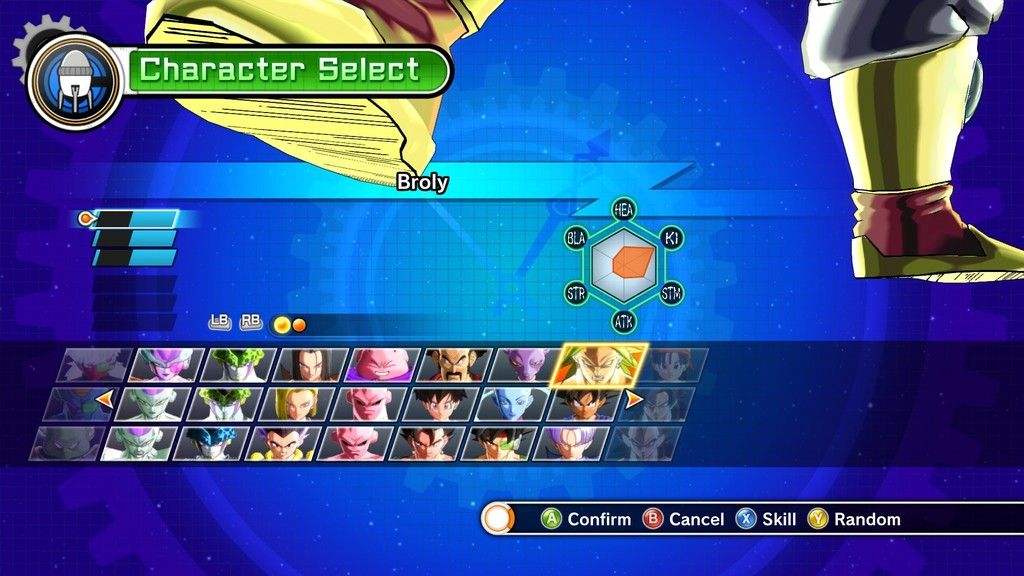Pick the mustached Mr. Satan portrait
The width and height of the screenshot is (1024, 576).
(x=455, y=366)
